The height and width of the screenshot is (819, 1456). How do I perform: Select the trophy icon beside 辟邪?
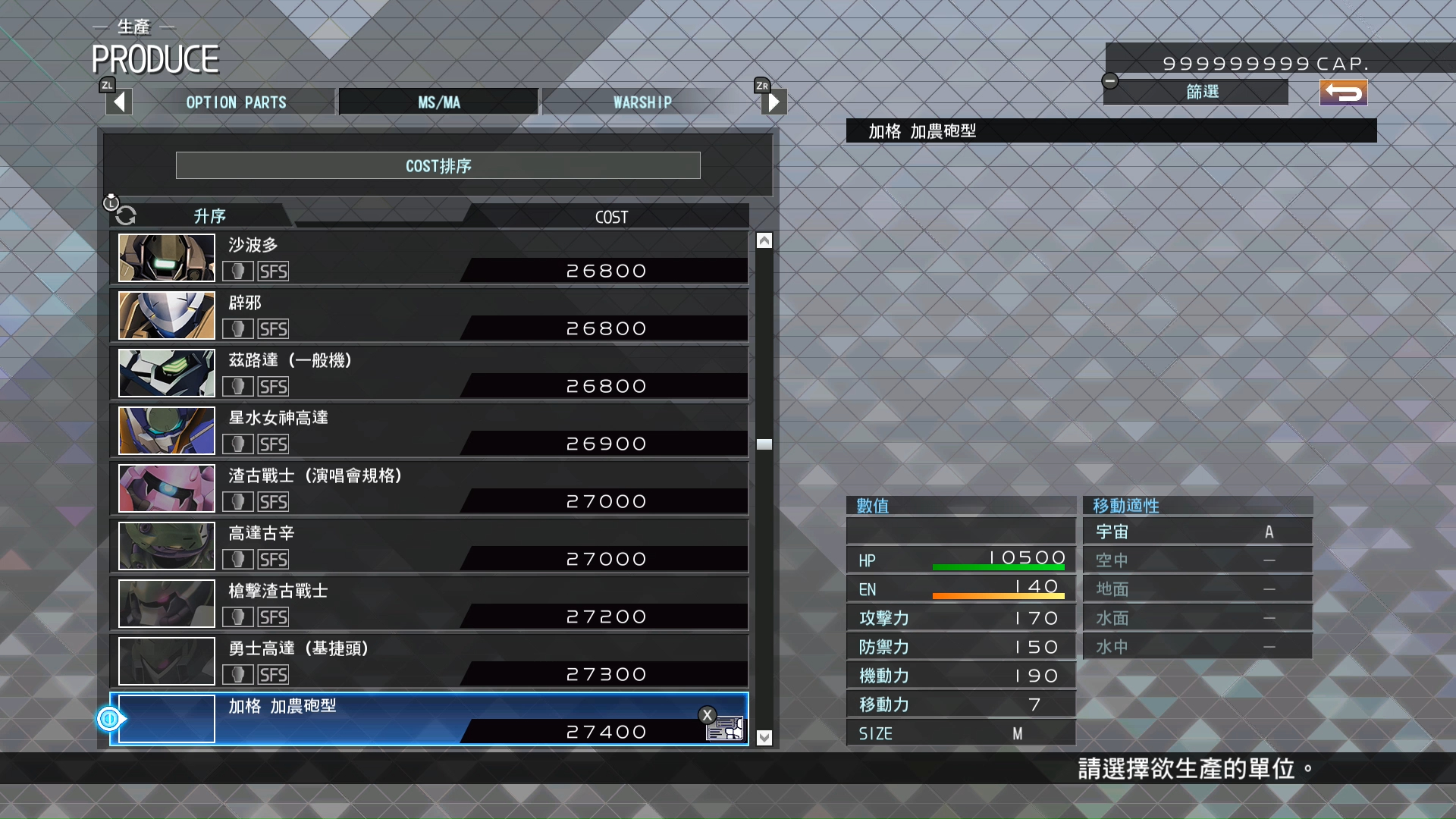click(x=238, y=328)
